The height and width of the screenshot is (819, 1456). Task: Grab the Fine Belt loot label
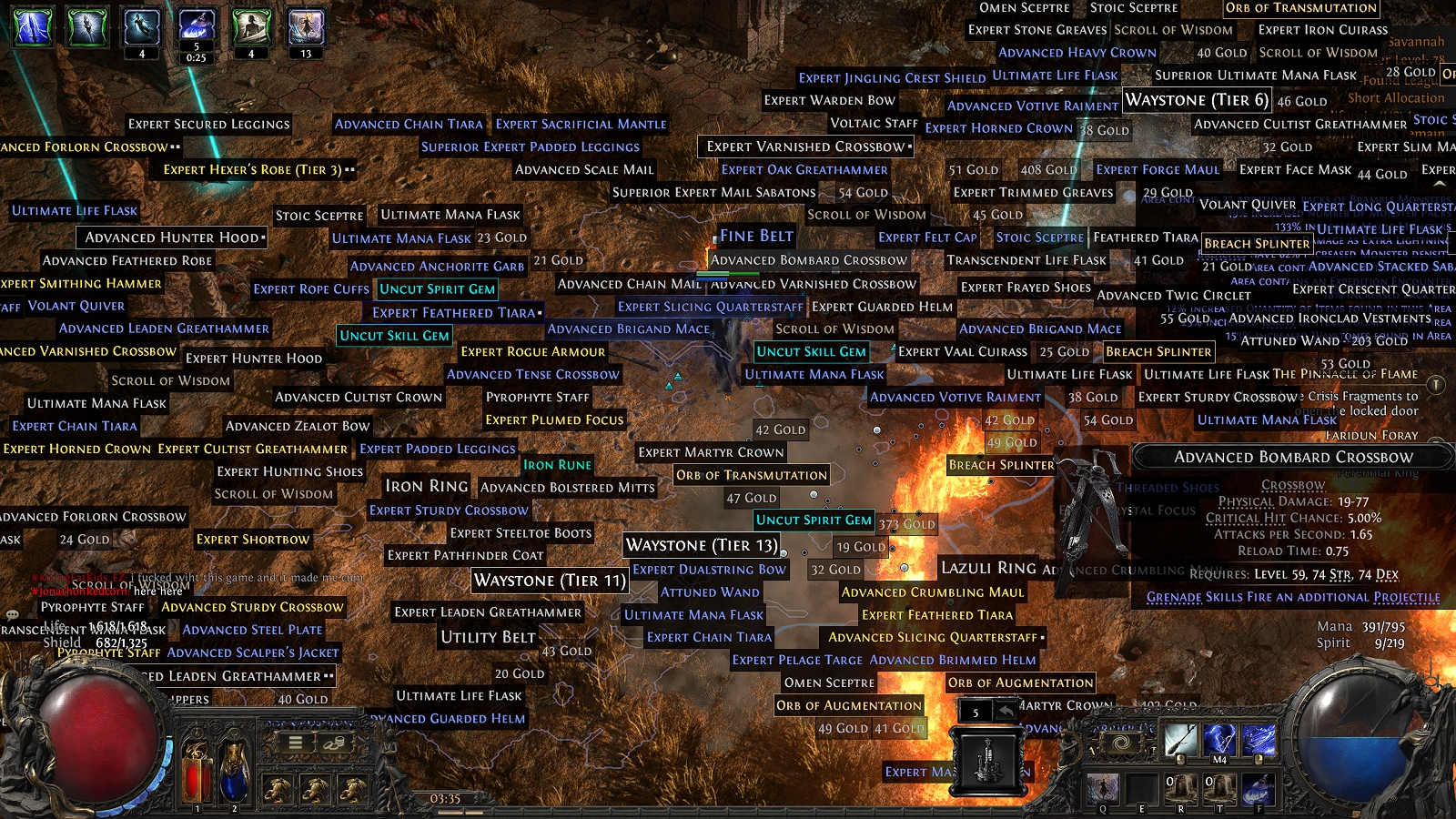(x=756, y=237)
